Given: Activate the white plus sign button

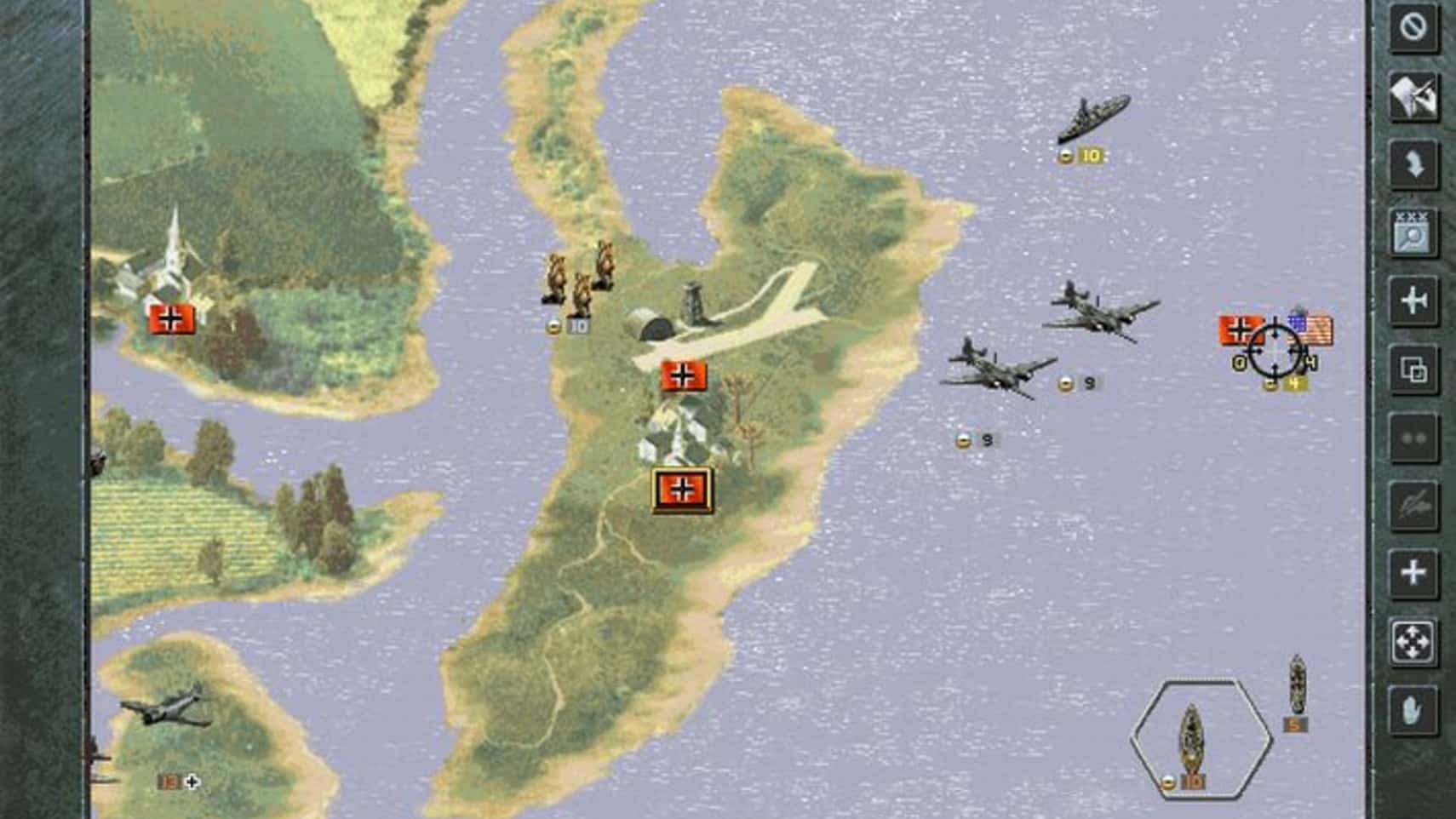Looking at the screenshot, I should click(1413, 573).
